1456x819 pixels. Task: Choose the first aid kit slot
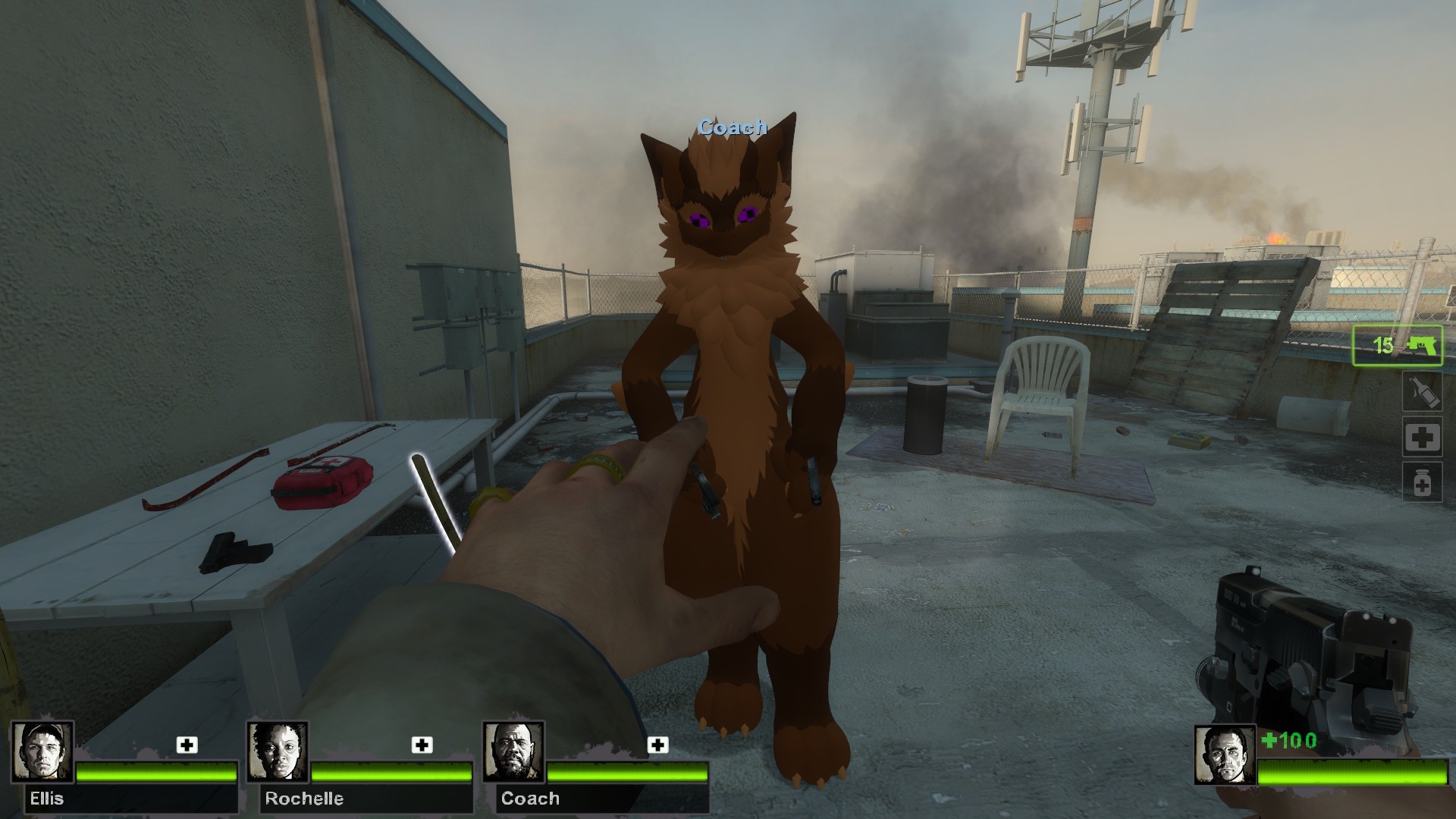(x=1421, y=437)
